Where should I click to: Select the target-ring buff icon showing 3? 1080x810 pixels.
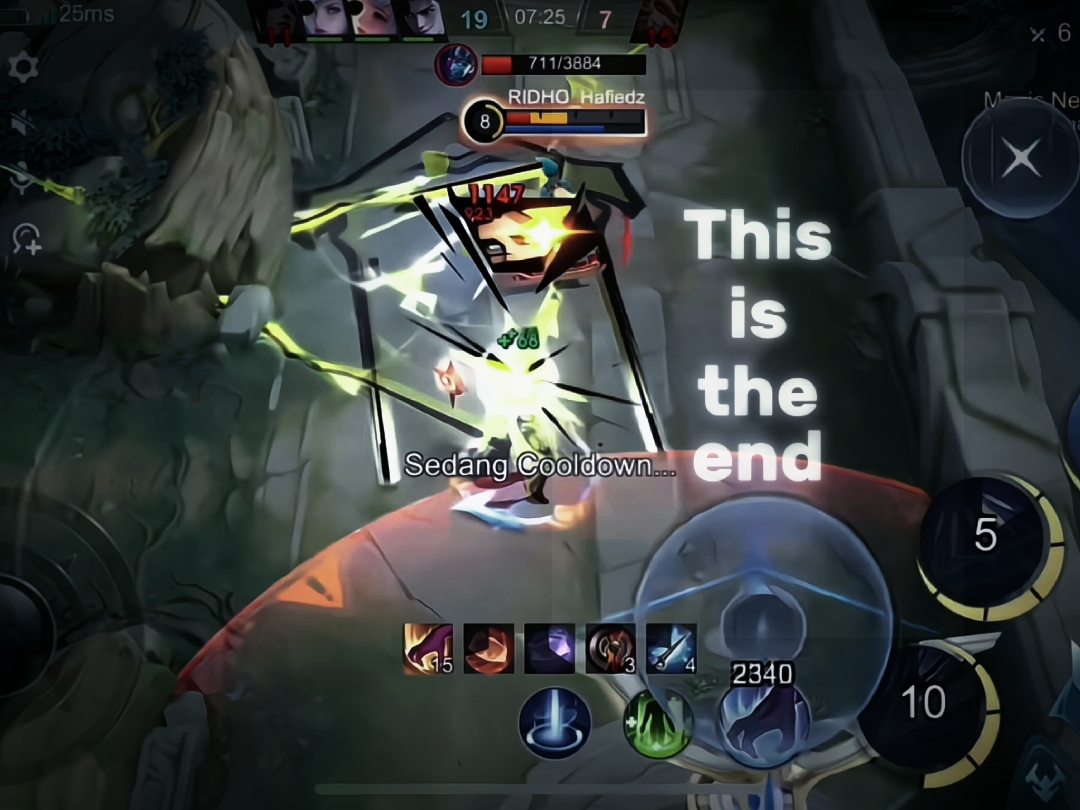pos(610,648)
